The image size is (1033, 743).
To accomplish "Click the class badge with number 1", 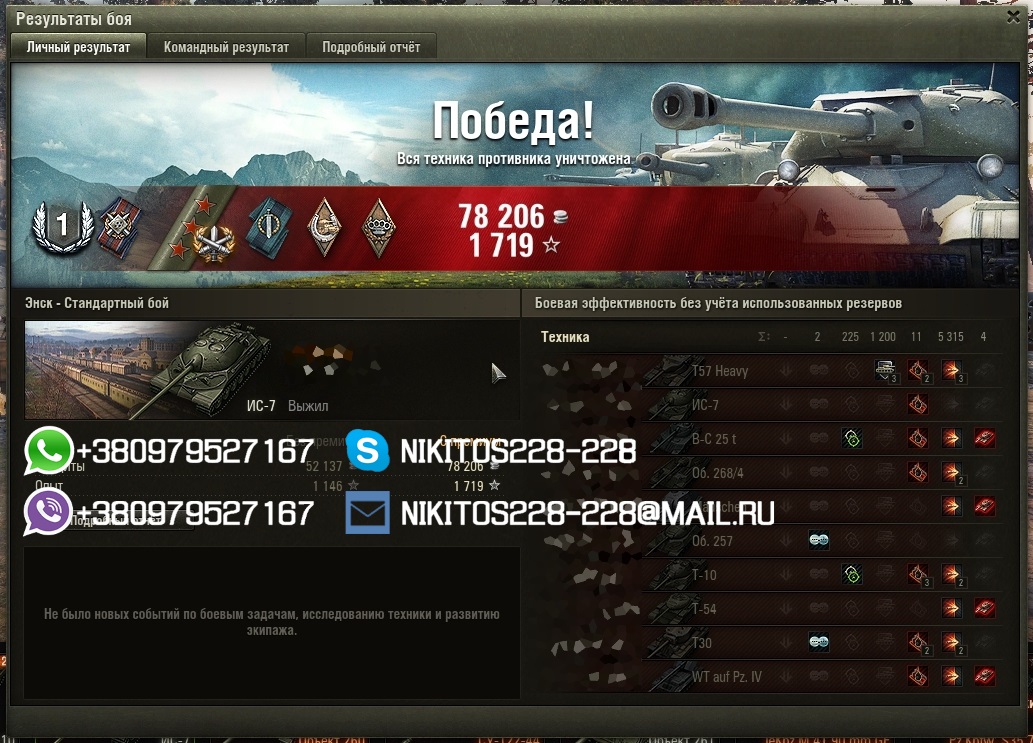I will point(62,226).
